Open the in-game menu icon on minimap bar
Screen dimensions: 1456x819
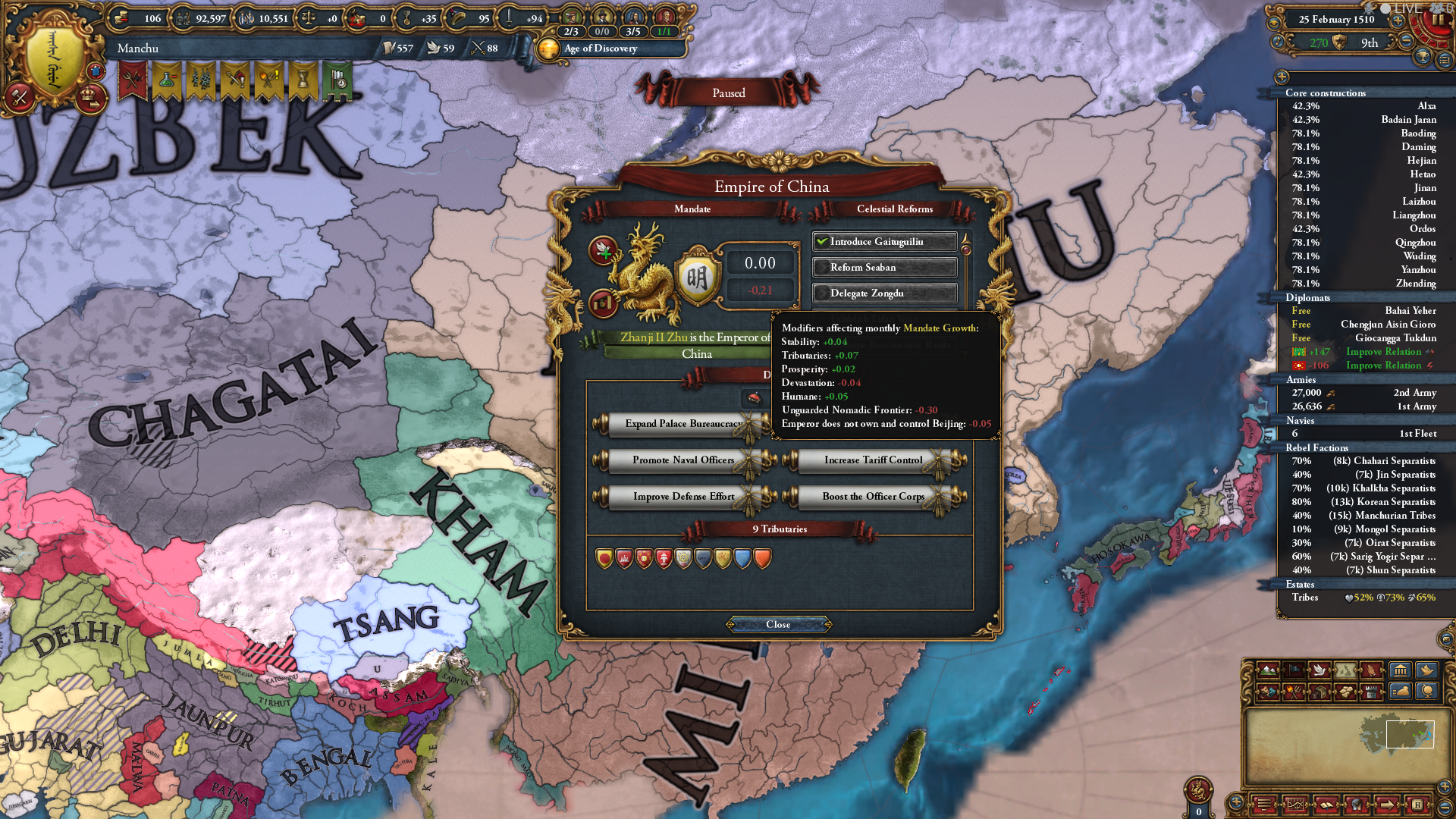pos(1264,805)
